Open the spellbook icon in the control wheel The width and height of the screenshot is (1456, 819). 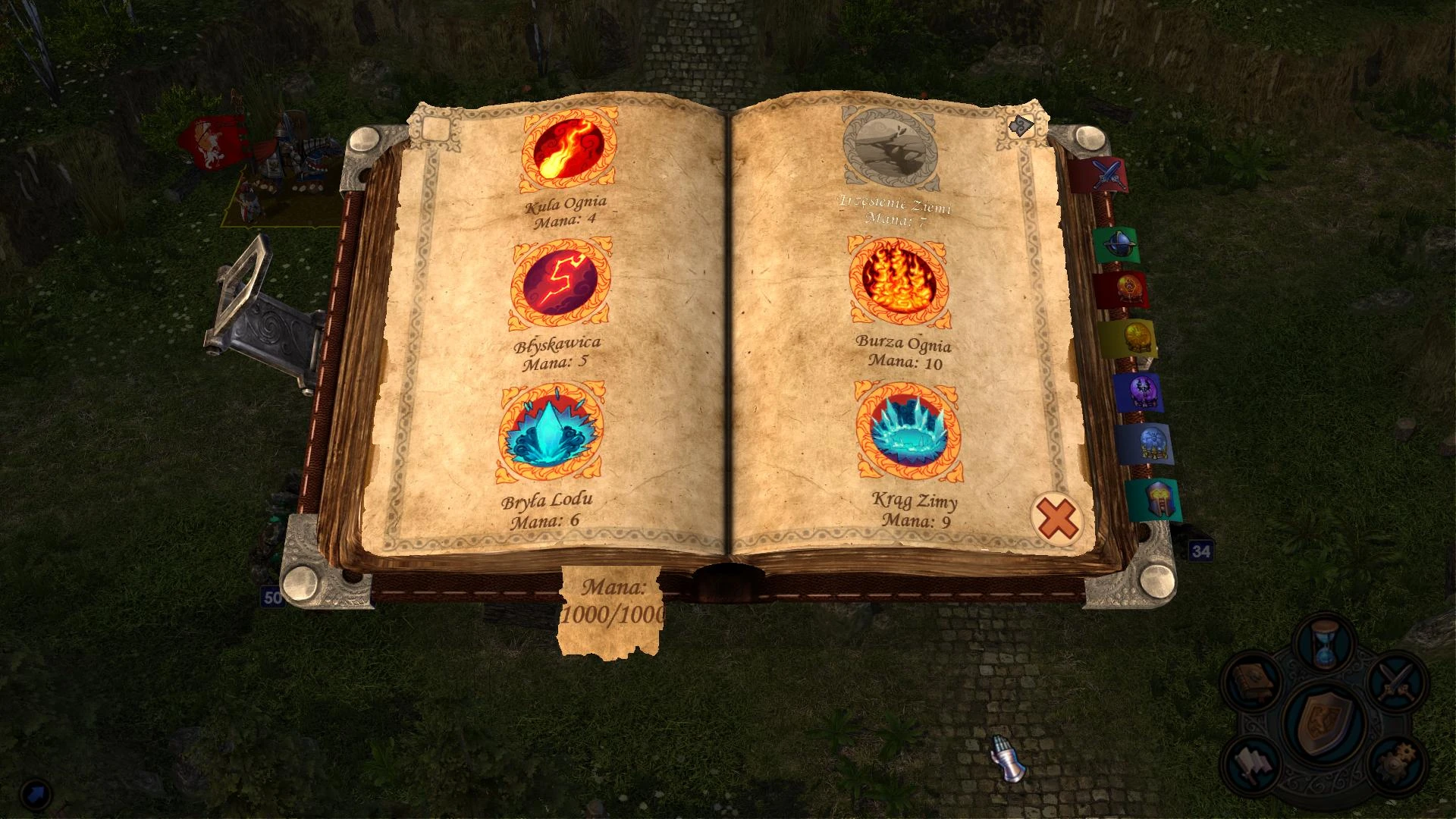point(1251,682)
